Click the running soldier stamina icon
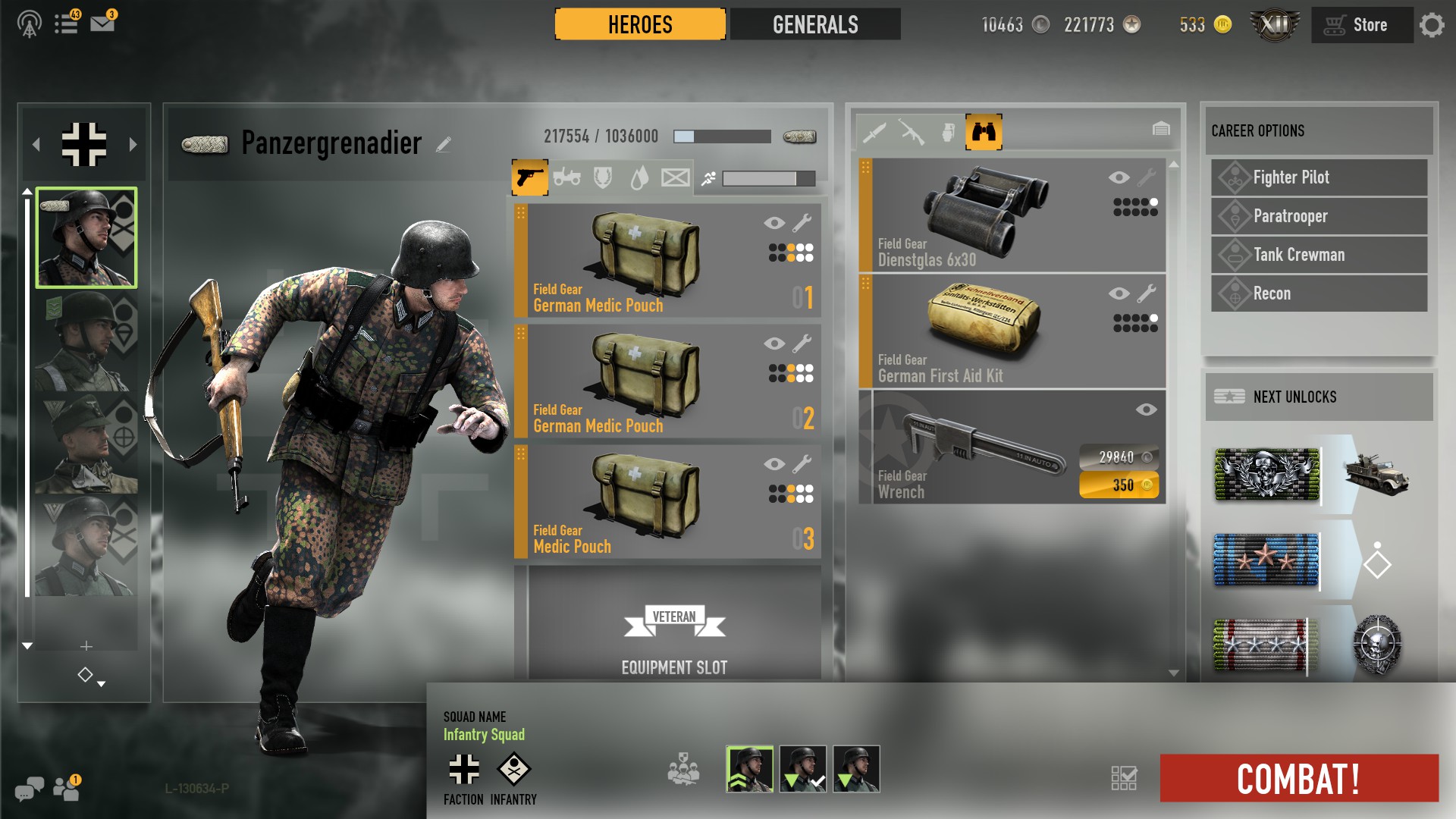 coord(707,178)
